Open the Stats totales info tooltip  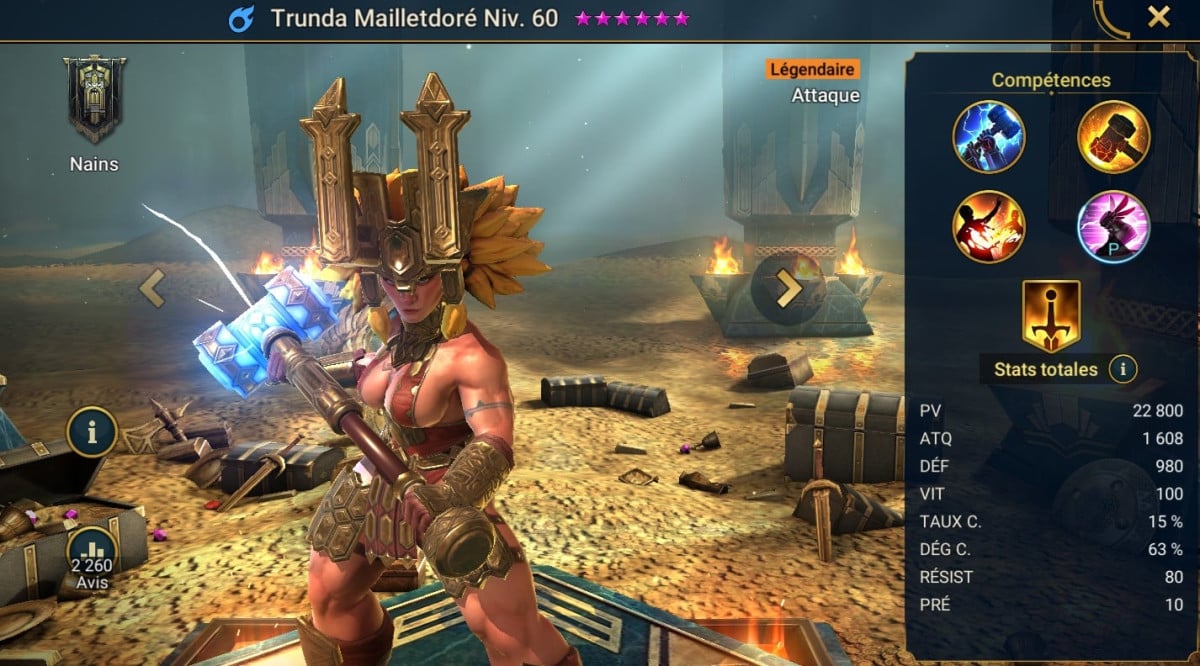(1123, 370)
